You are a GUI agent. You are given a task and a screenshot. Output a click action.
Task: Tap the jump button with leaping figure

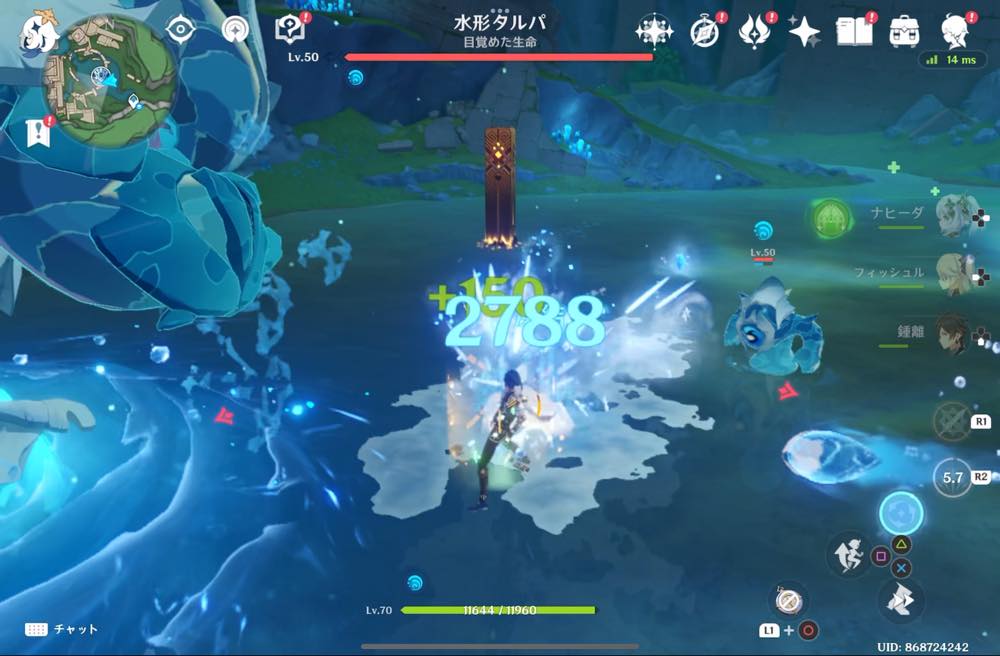click(849, 555)
